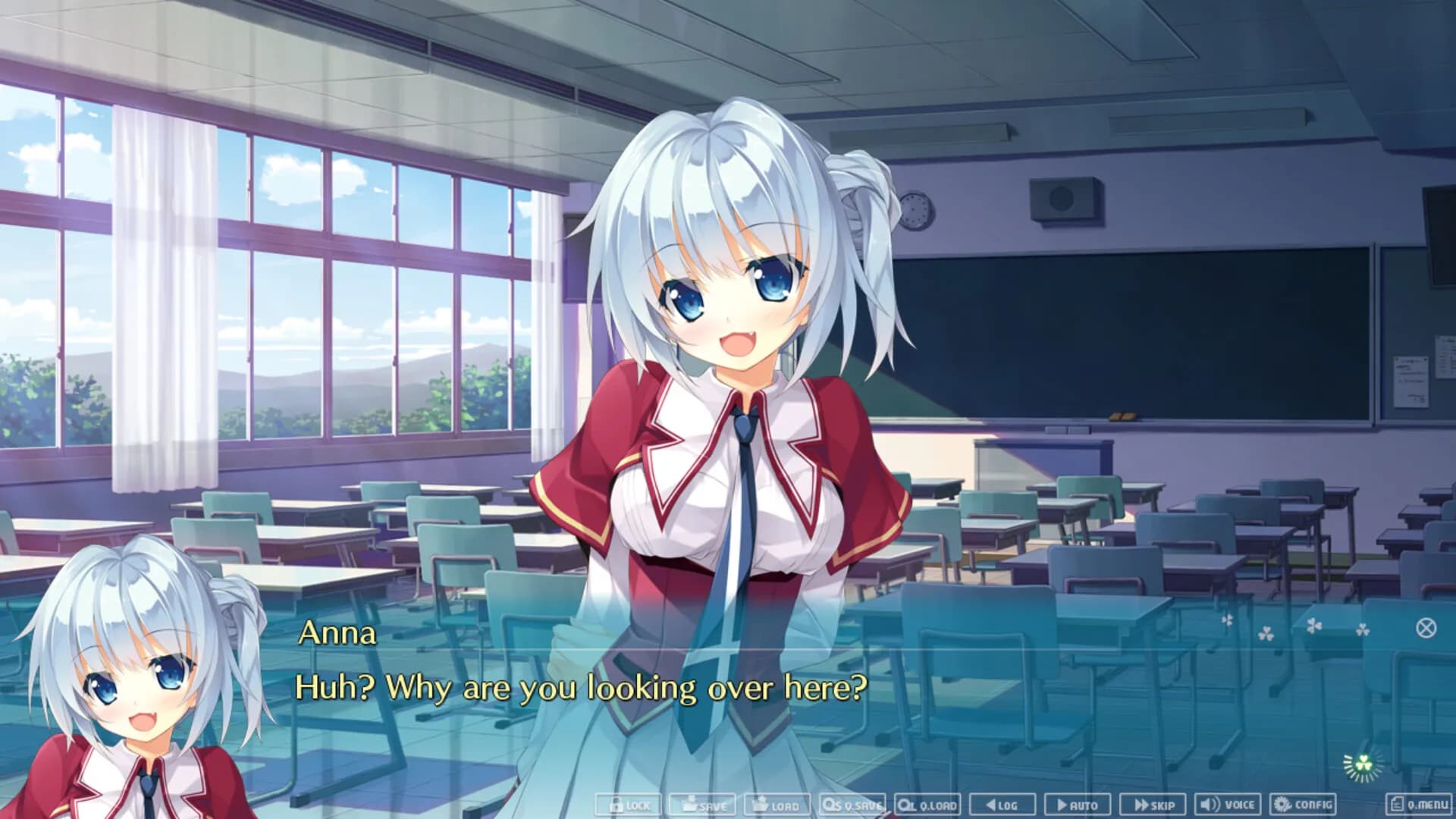Select the padlock icon on the LOCK button
Screen dimensions: 1456x819
(617, 805)
